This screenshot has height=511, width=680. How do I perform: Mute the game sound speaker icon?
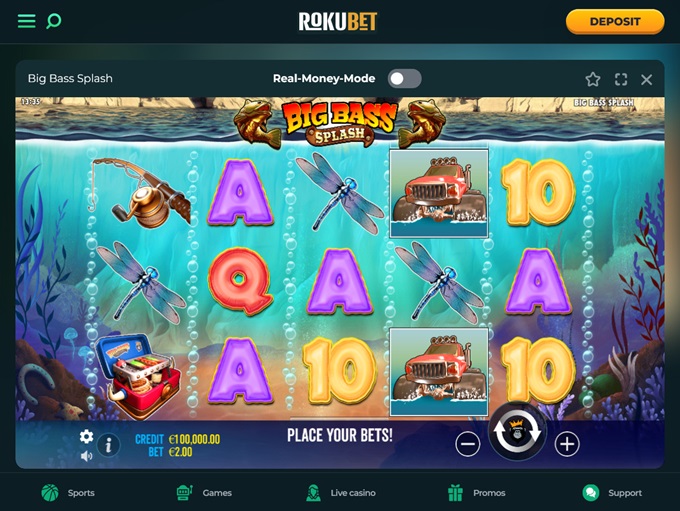coord(87,456)
